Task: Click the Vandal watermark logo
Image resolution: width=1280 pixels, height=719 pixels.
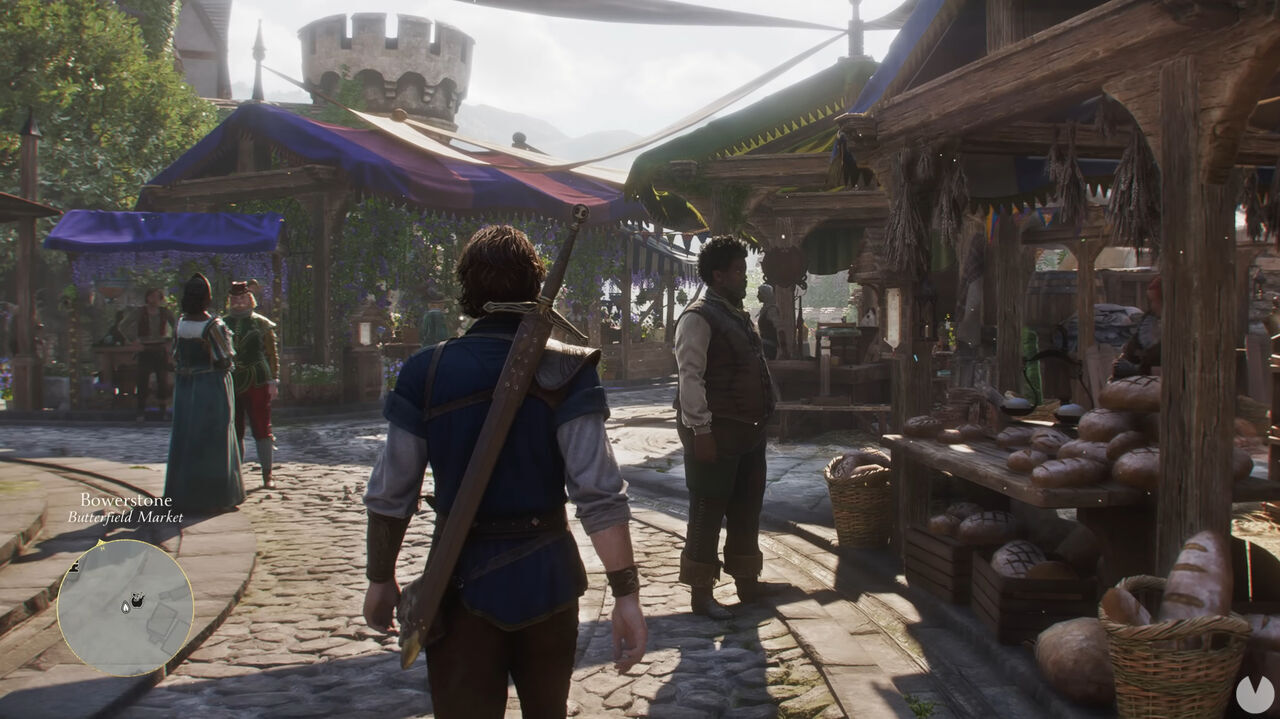Action: [x=1254, y=694]
